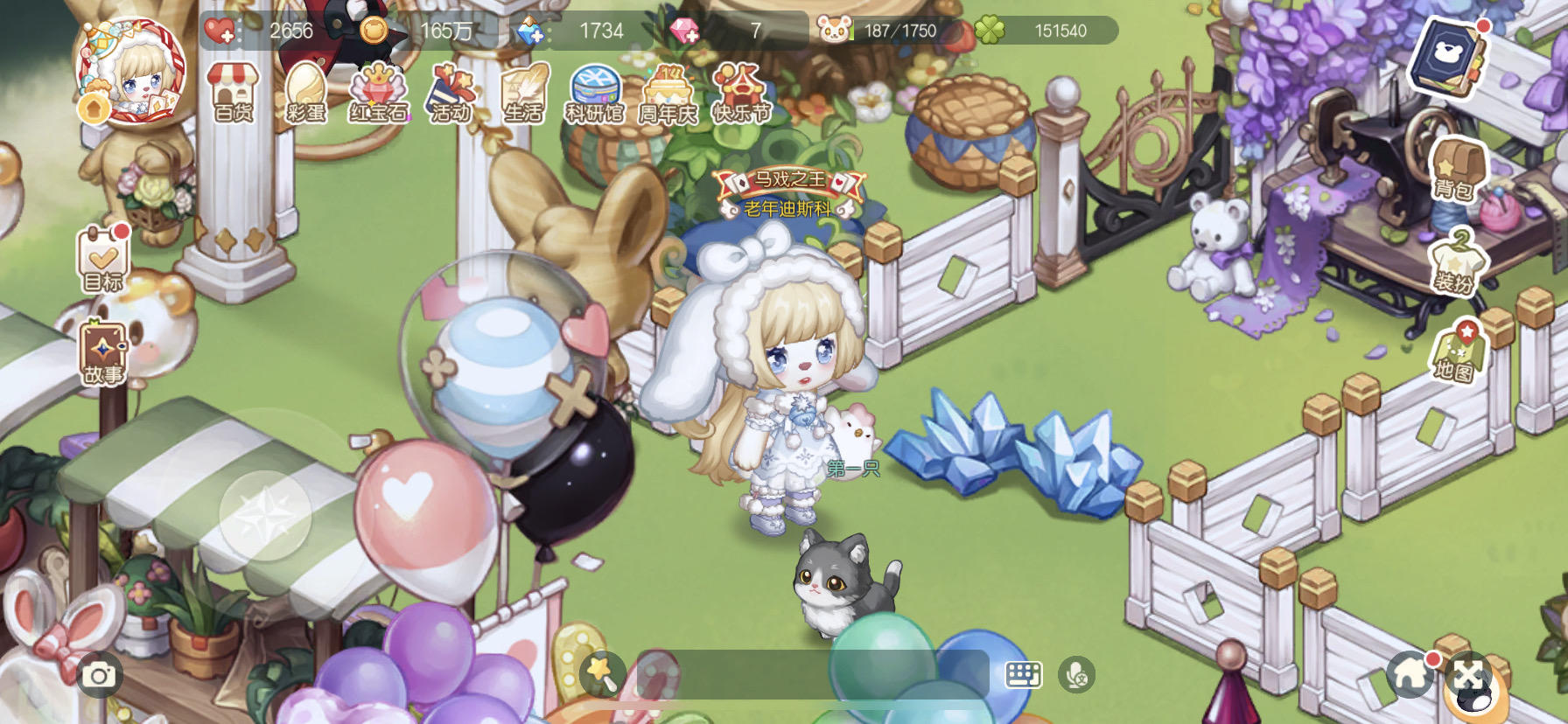The image size is (1568, 724).
Task: Tap the chat input field to type
Action: (x=814, y=675)
